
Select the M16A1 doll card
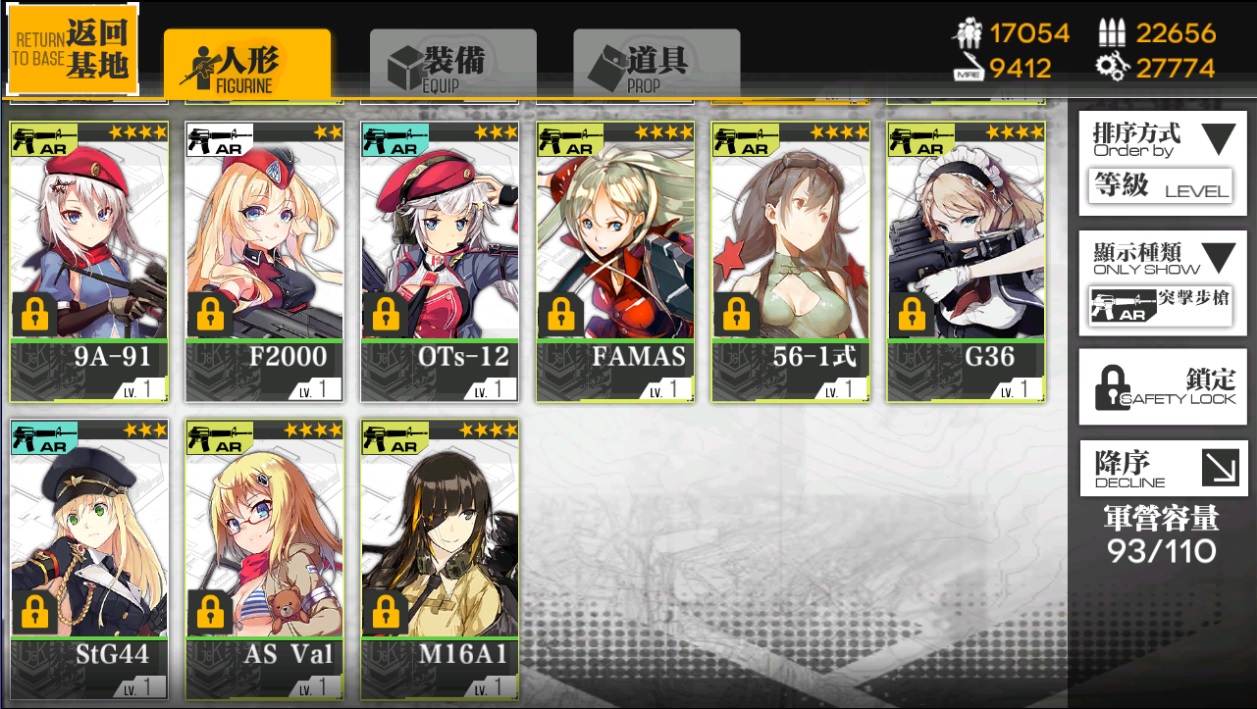(440, 558)
